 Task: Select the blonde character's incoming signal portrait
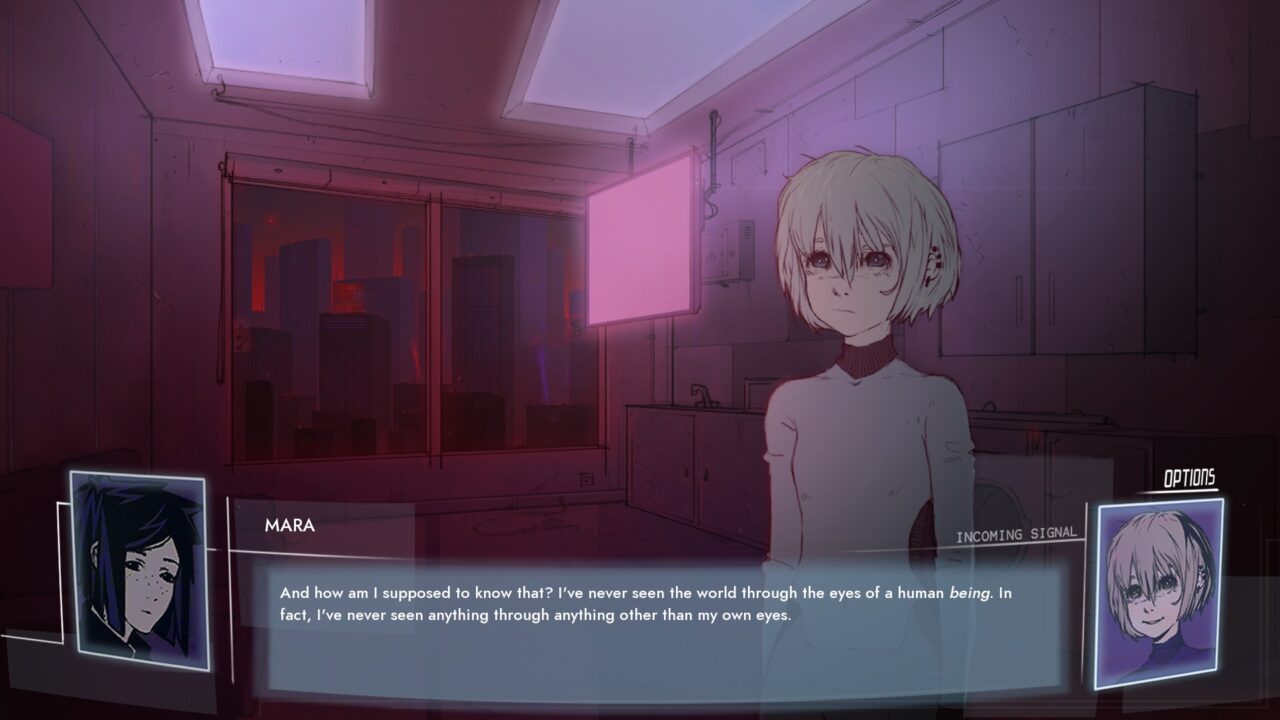coord(1158,592)
